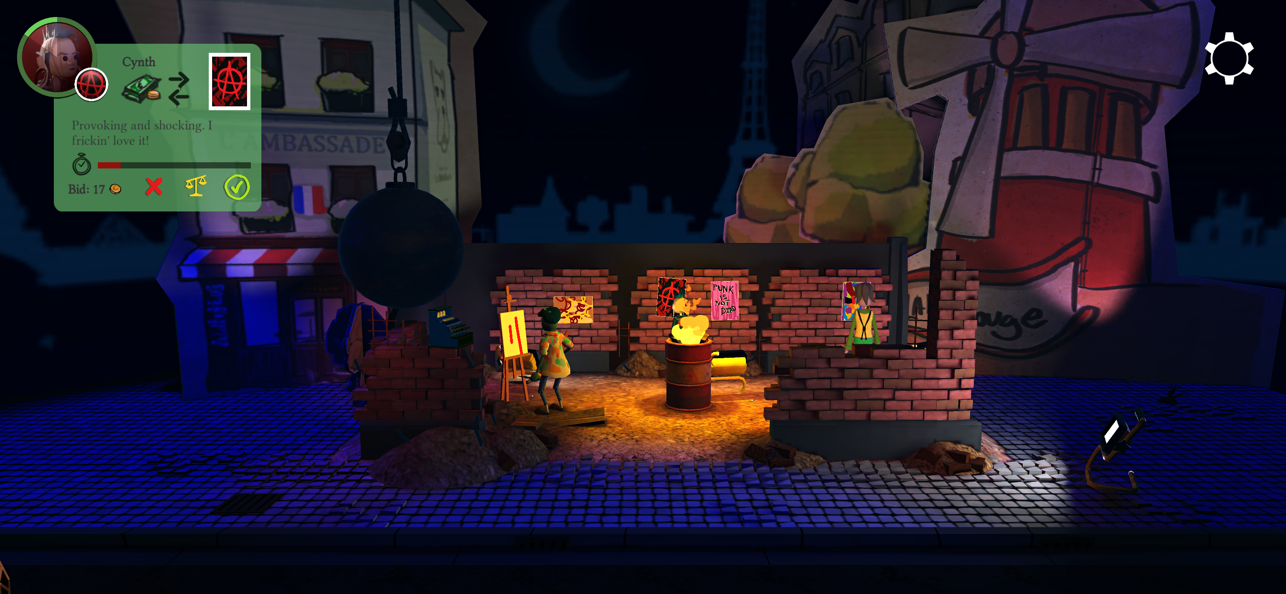Open settings with the white gear icon

1229,59
